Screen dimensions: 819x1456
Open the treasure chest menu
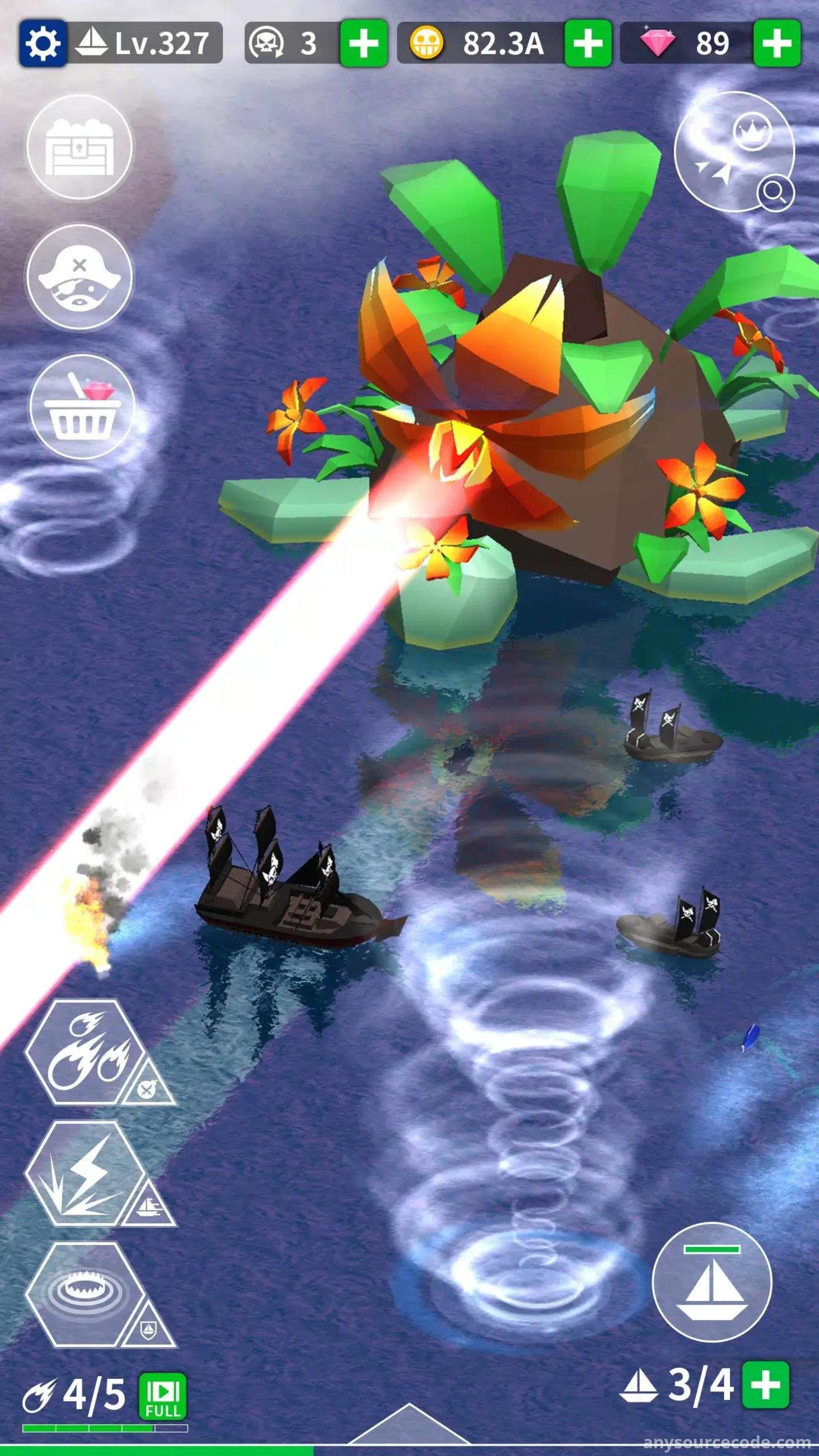pyautogui.click(x=80, y=147)
